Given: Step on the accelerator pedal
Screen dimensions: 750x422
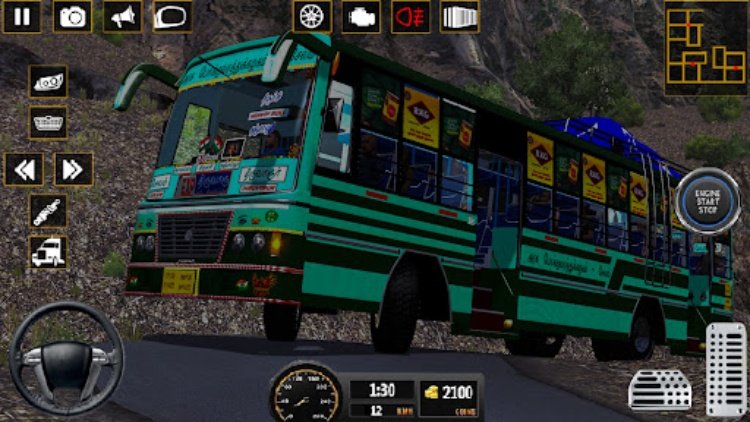Looking at the screenshot, I should click(x=726, y=368).
